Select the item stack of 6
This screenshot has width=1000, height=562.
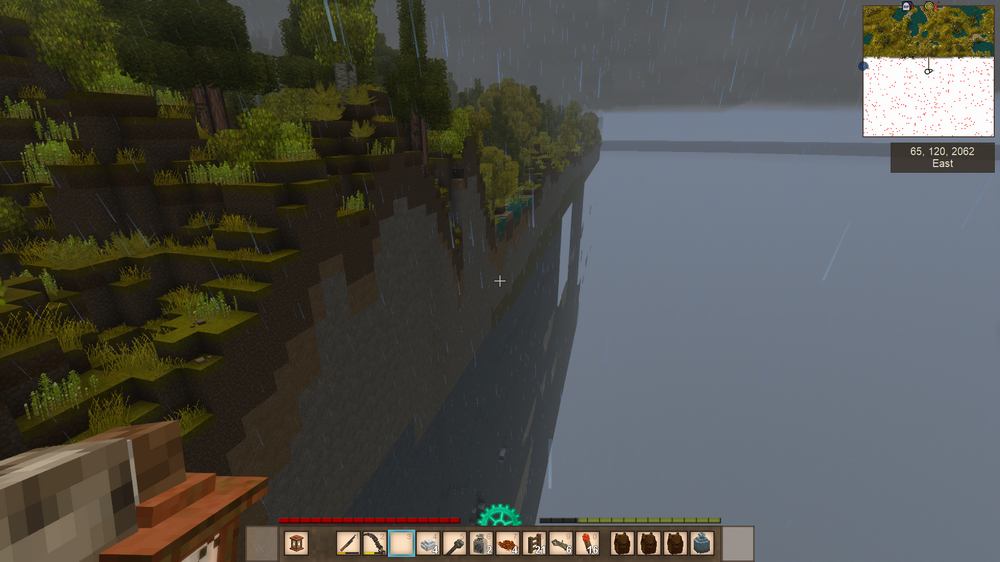click(560, 544)
